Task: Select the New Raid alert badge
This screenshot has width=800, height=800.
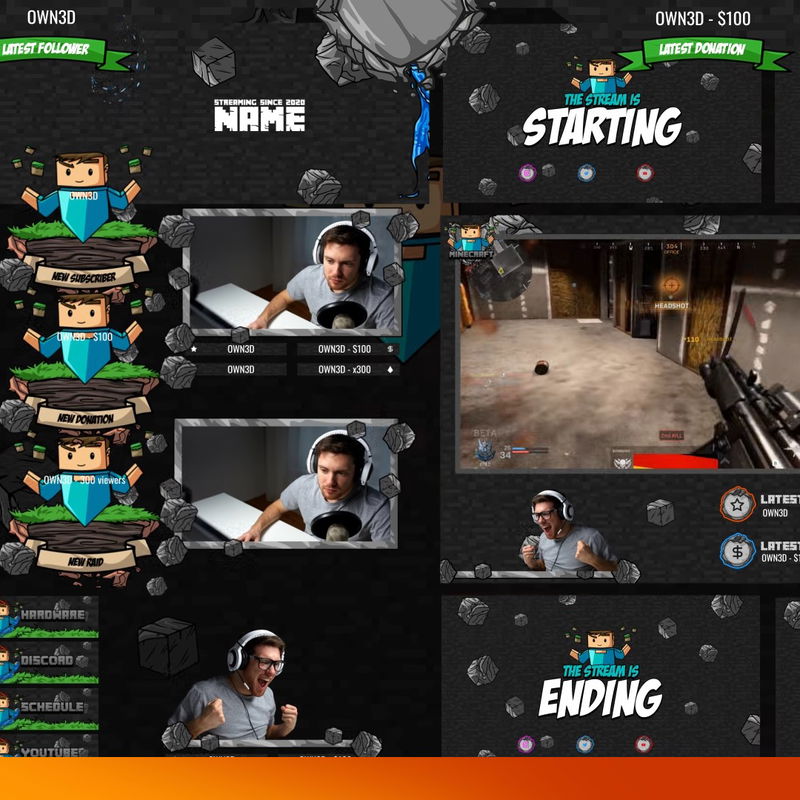Action: (84, 561)
